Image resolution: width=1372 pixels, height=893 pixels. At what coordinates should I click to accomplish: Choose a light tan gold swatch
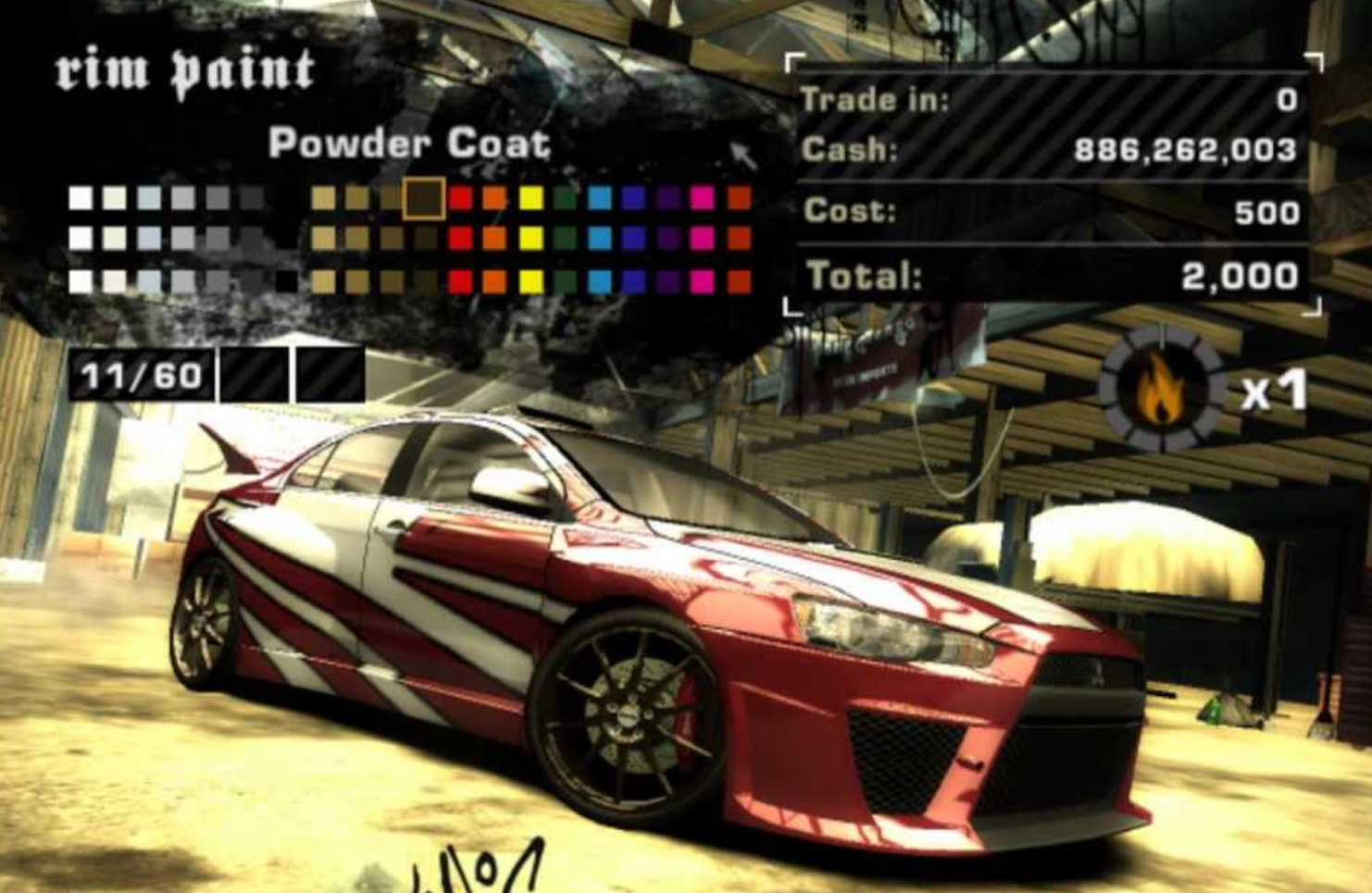click(x=321, y=198)
